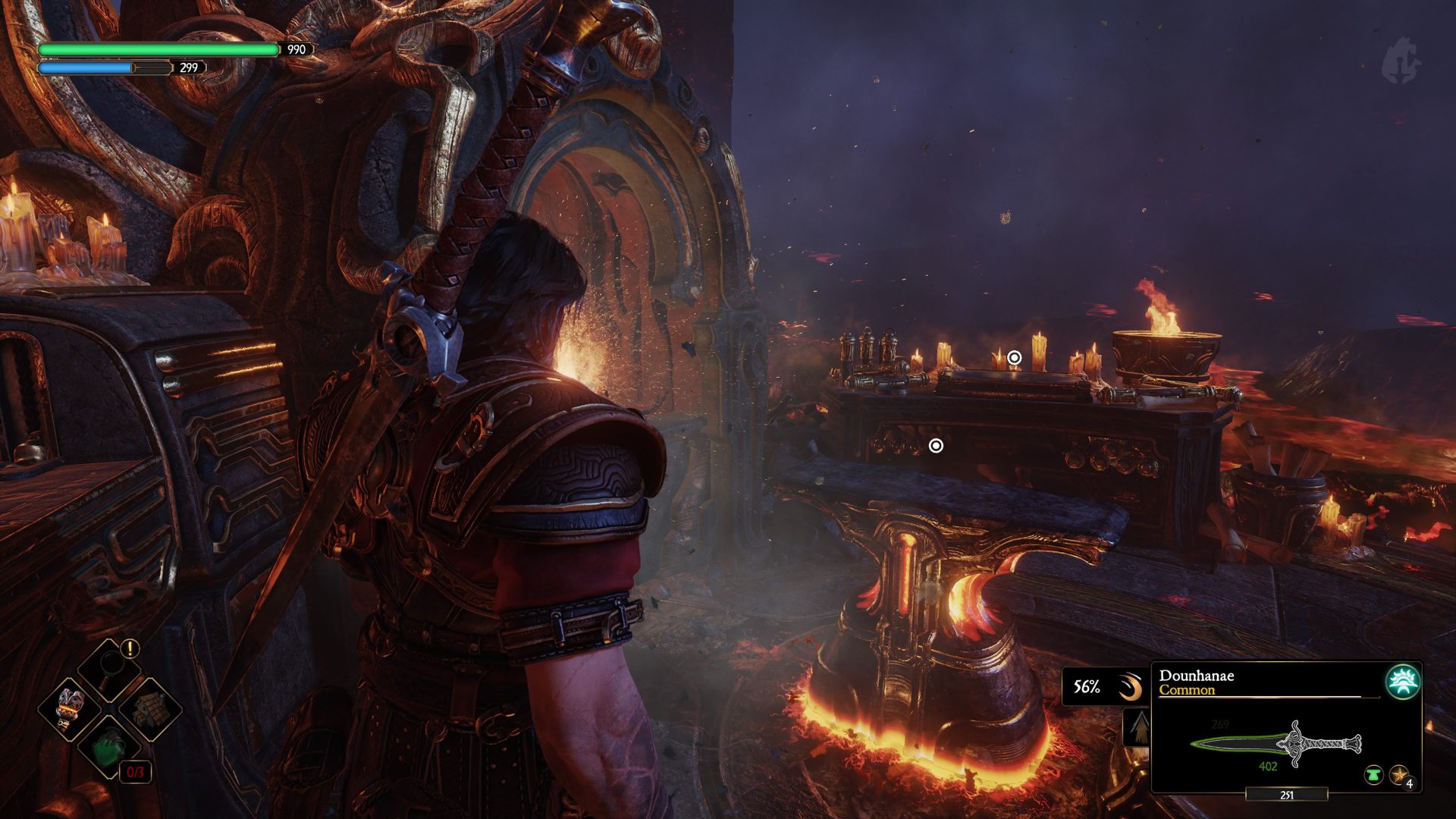Select the gold star badge icon
This screenshot has height=819, width=1456.
click(x=1398, y=775)
